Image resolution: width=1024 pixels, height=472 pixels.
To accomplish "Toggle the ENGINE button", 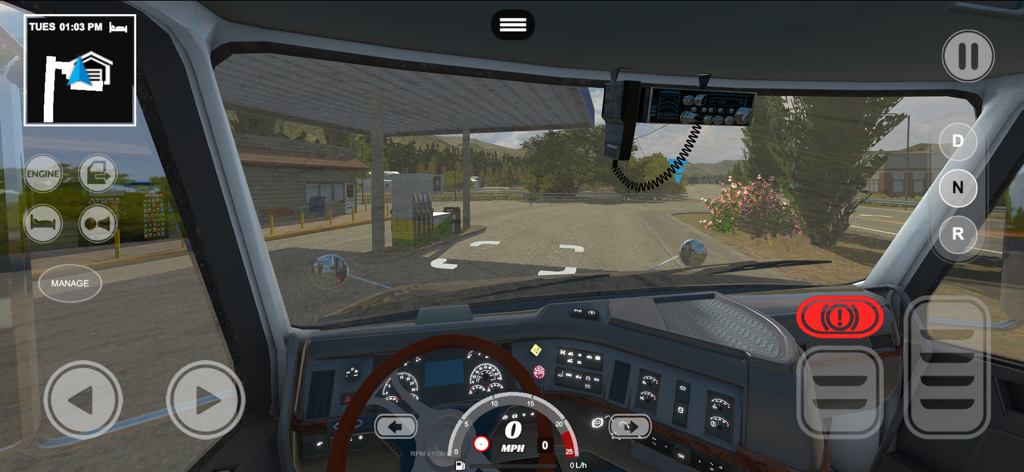I will pyautogui.click(x=43, y=174).
